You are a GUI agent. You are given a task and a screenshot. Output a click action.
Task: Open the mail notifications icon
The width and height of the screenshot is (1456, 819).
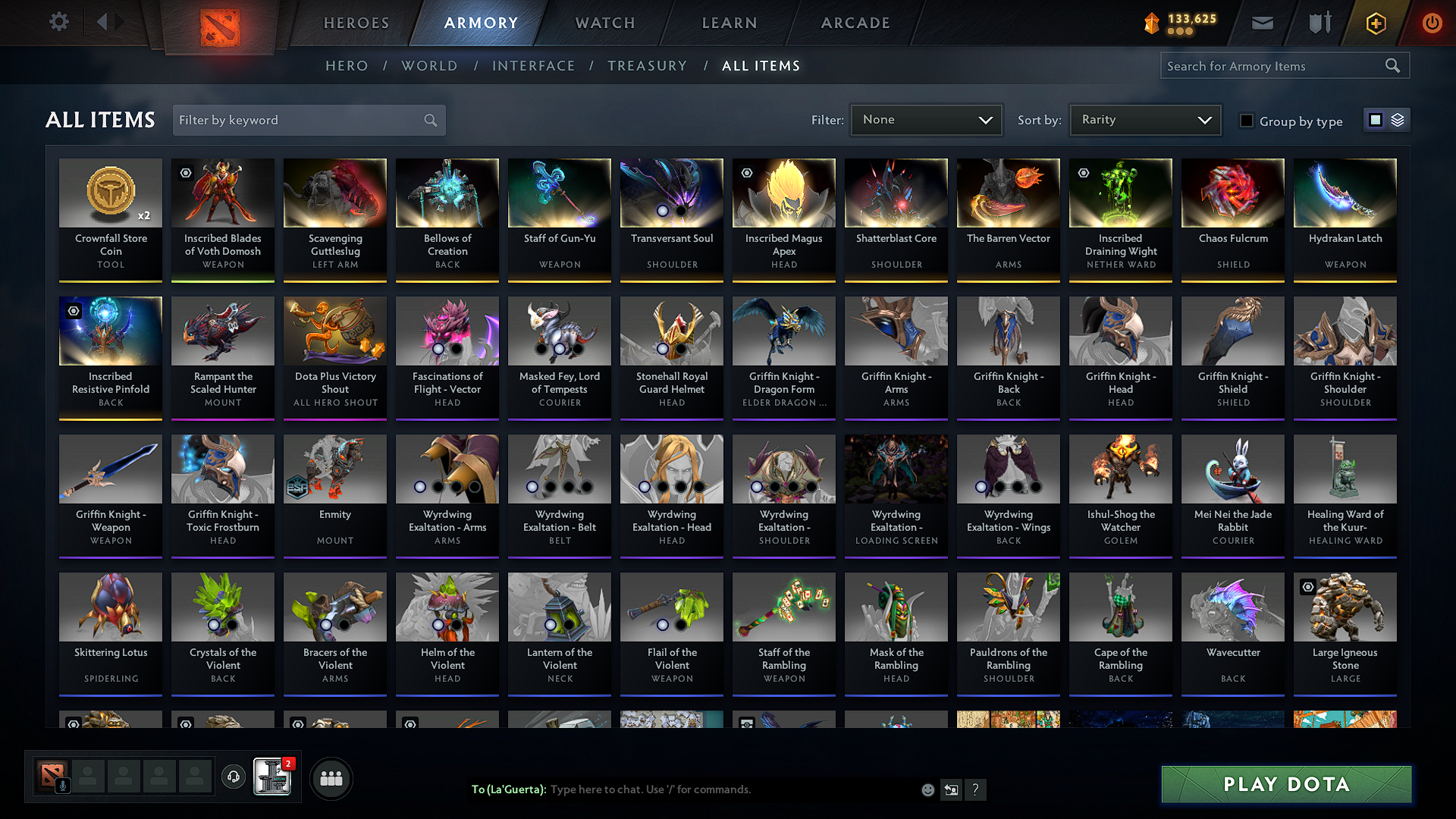pos(1262,23)
